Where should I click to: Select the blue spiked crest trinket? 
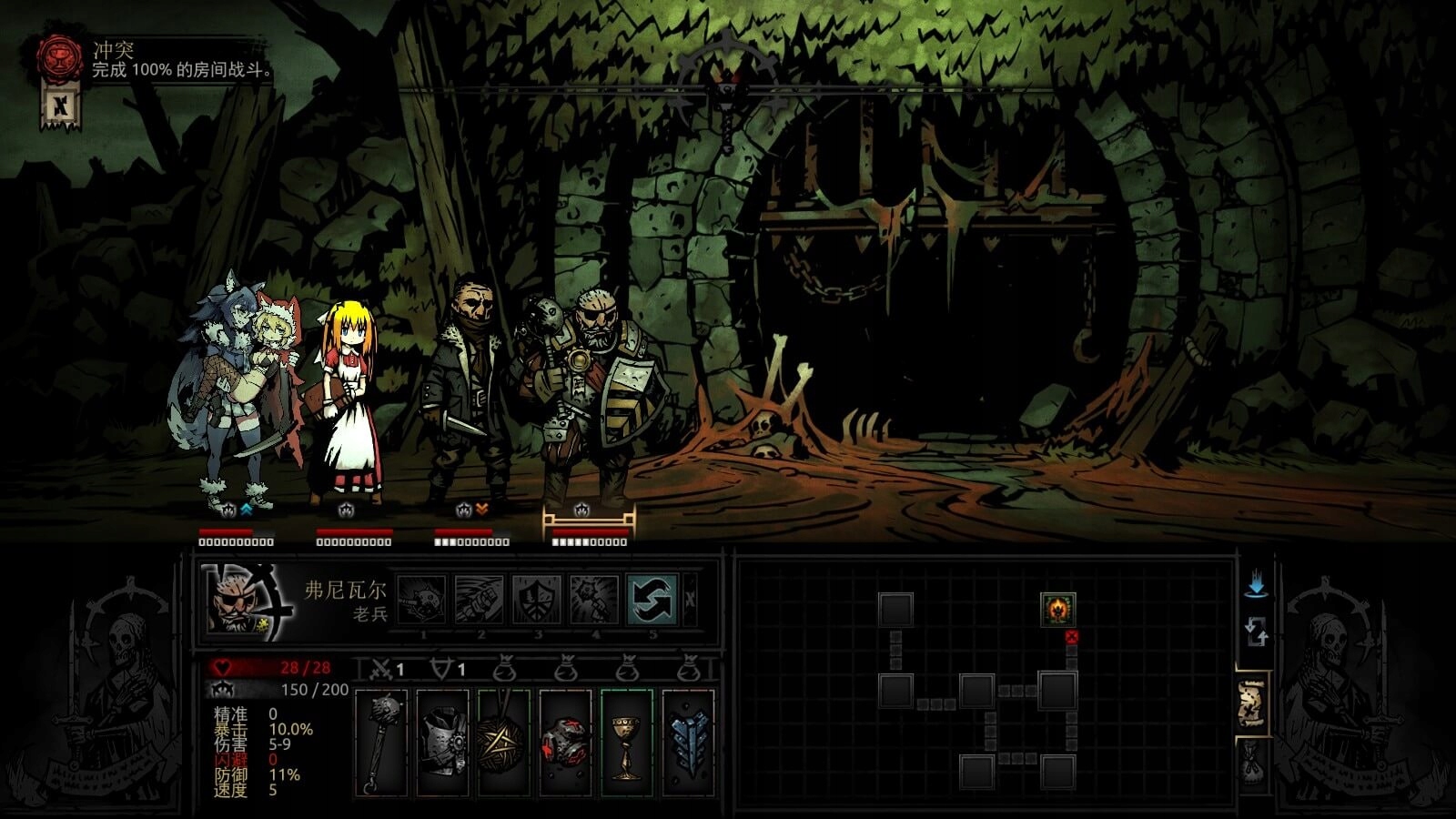click(689, 742)
